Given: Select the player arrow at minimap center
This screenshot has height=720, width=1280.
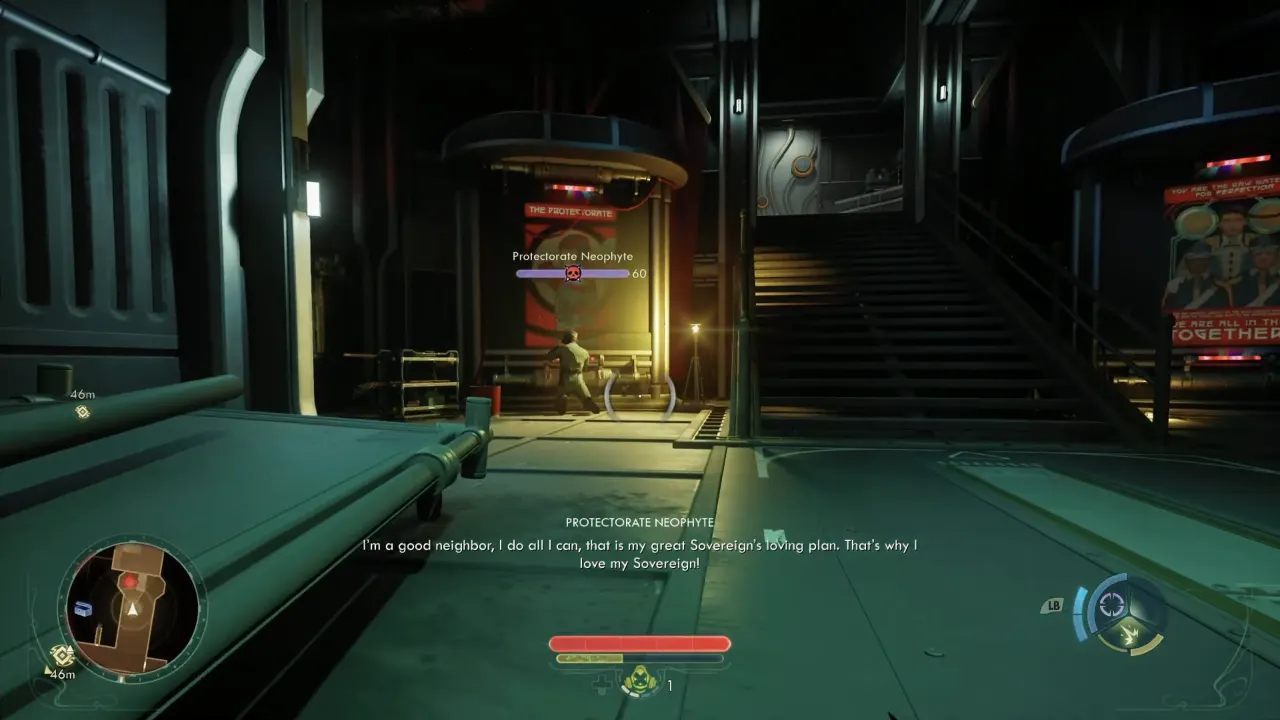Looking at the screenshot, I should coord(132,611).
